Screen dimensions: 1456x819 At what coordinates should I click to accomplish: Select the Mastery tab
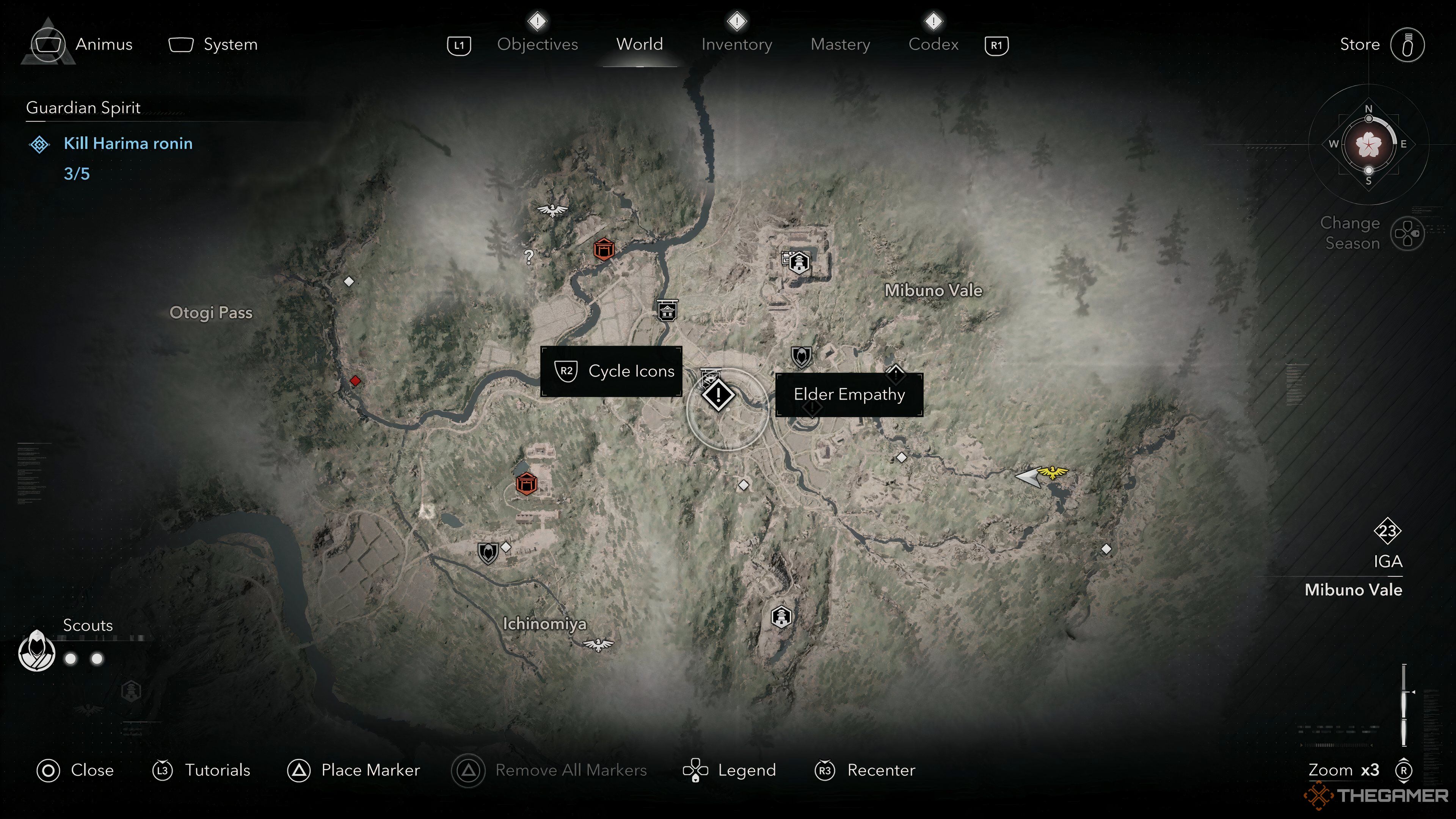pos(840,44)
